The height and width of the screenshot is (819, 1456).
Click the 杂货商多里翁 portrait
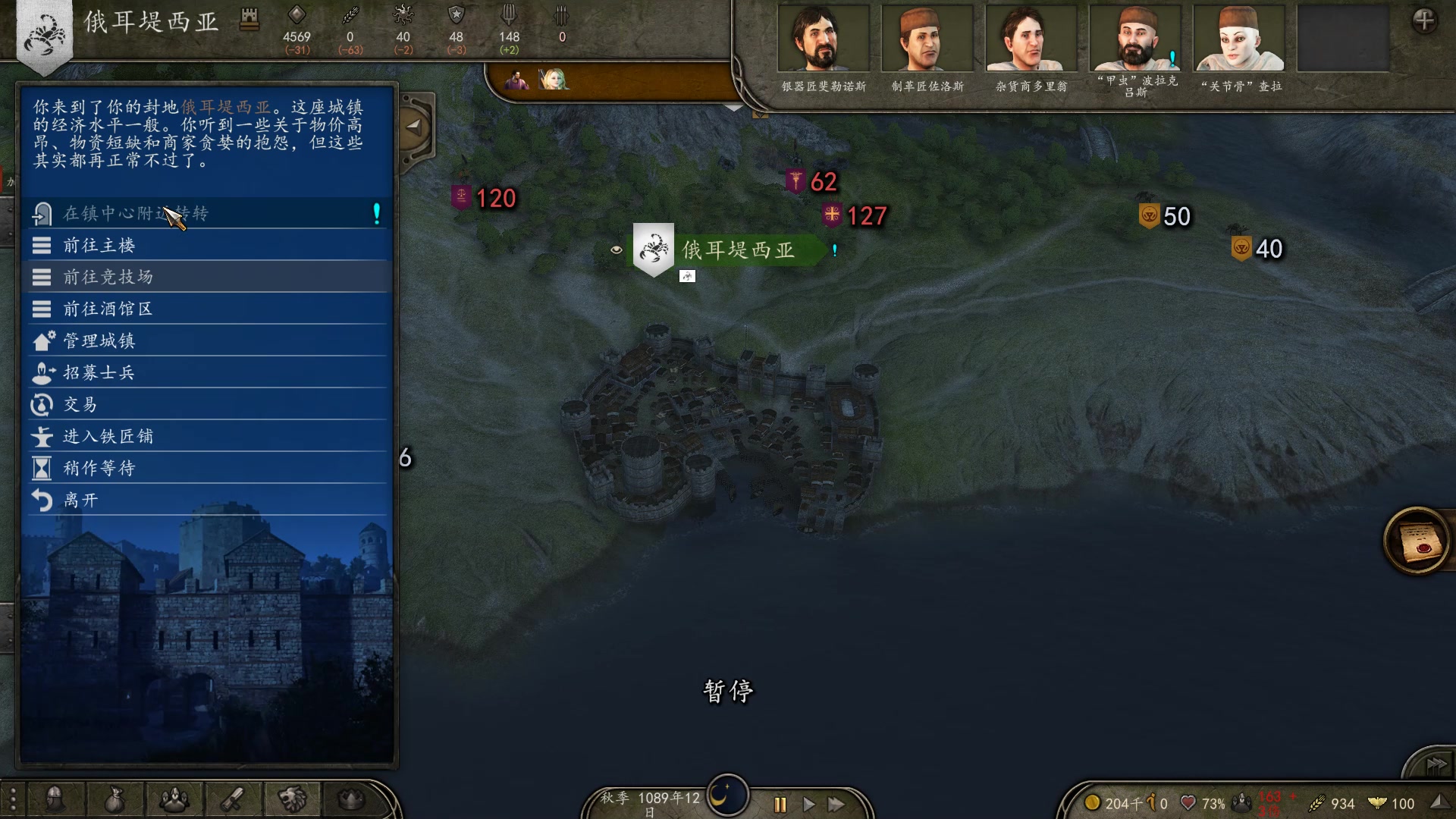click(x=1031, y=39)
